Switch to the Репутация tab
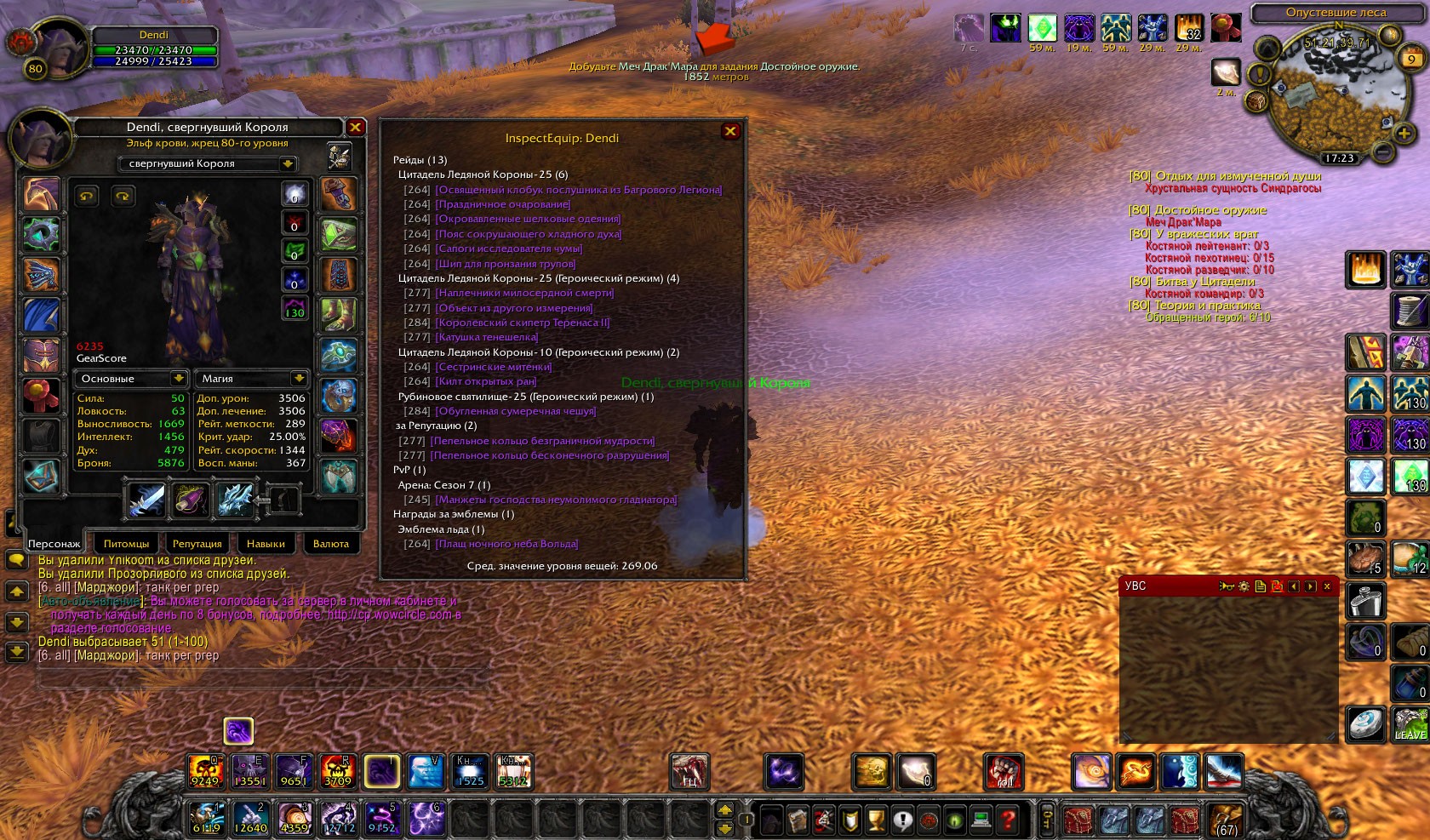This screenshot has width=1430, height=840. (197, 544)
